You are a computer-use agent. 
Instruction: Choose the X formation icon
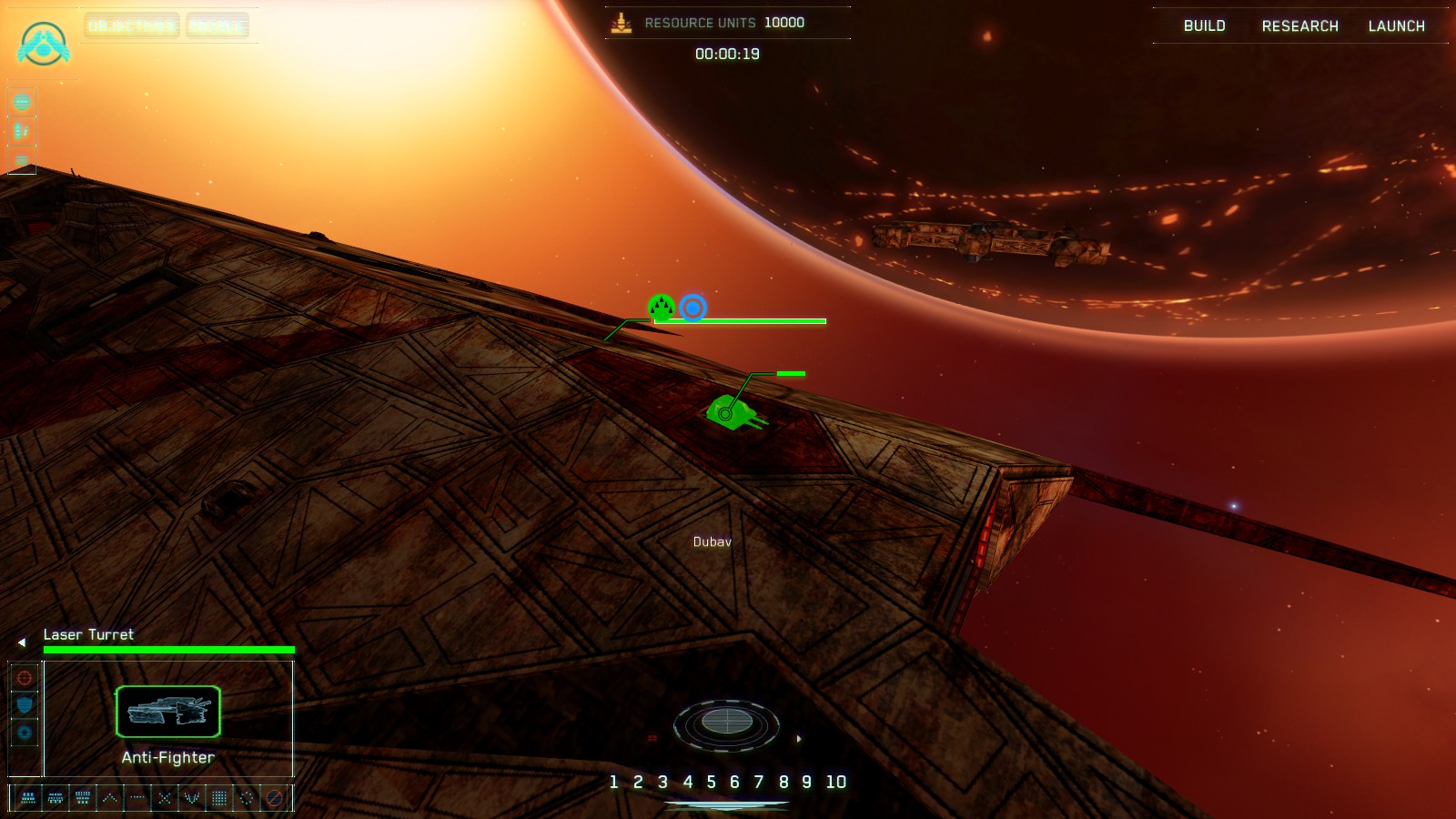click(165, 798)
